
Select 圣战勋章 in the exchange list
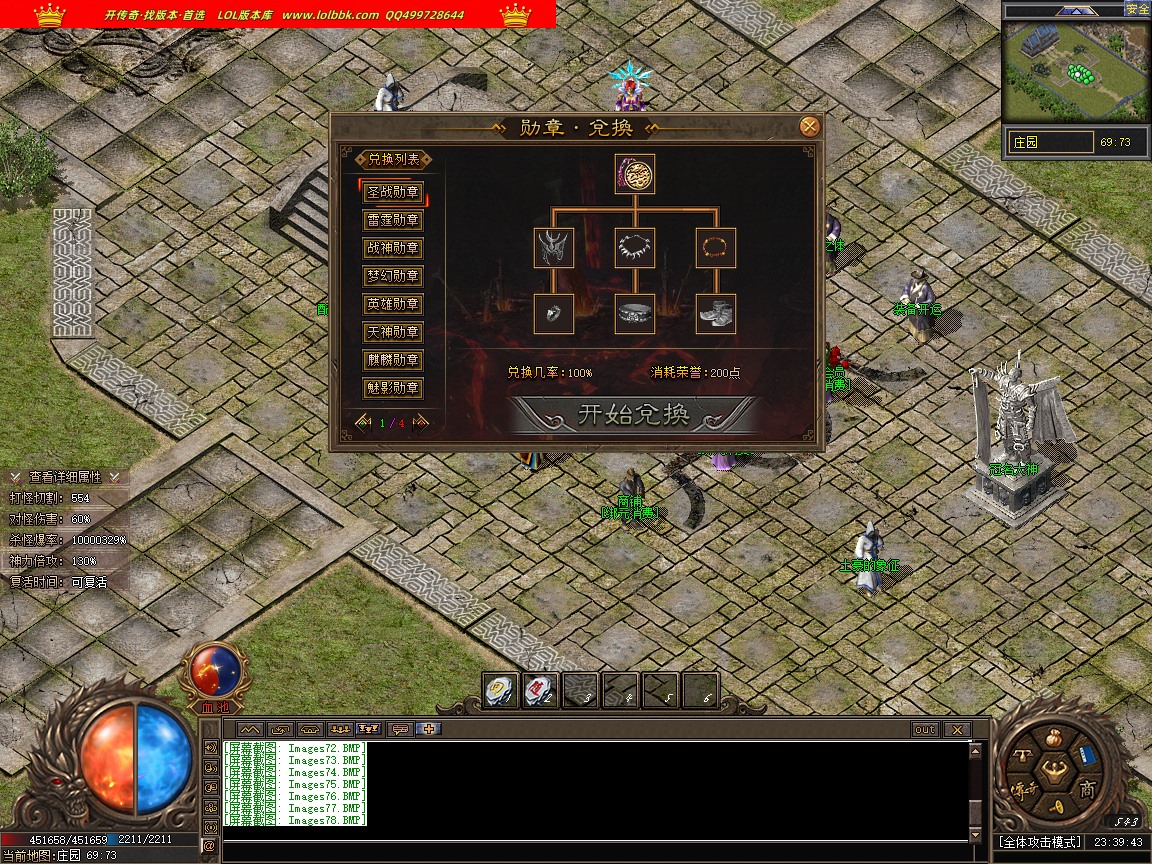coord(393,192)
